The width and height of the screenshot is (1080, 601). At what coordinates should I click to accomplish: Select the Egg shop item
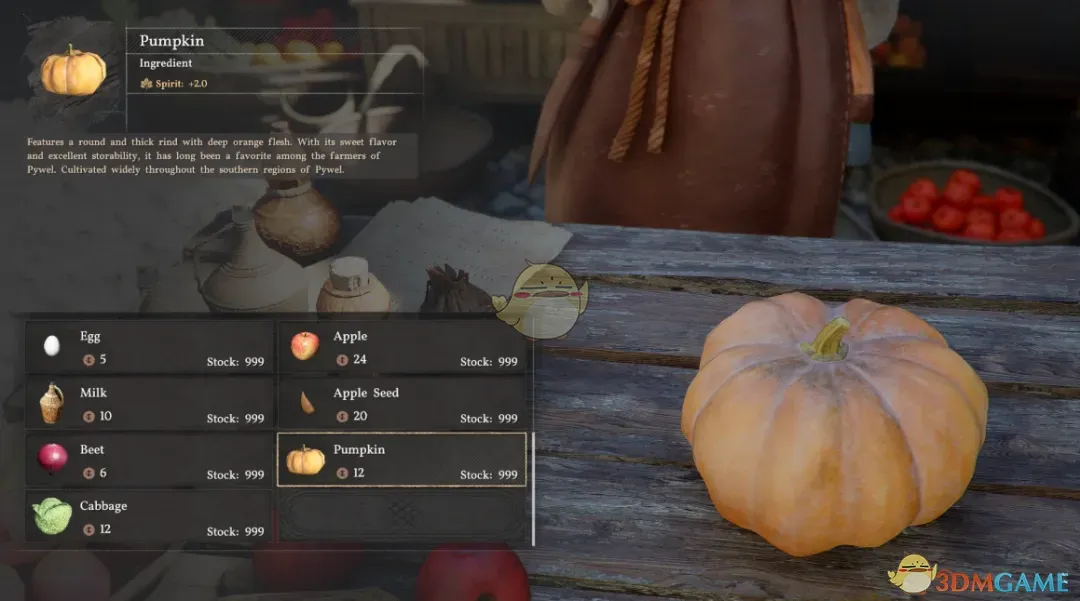[149, 347]
